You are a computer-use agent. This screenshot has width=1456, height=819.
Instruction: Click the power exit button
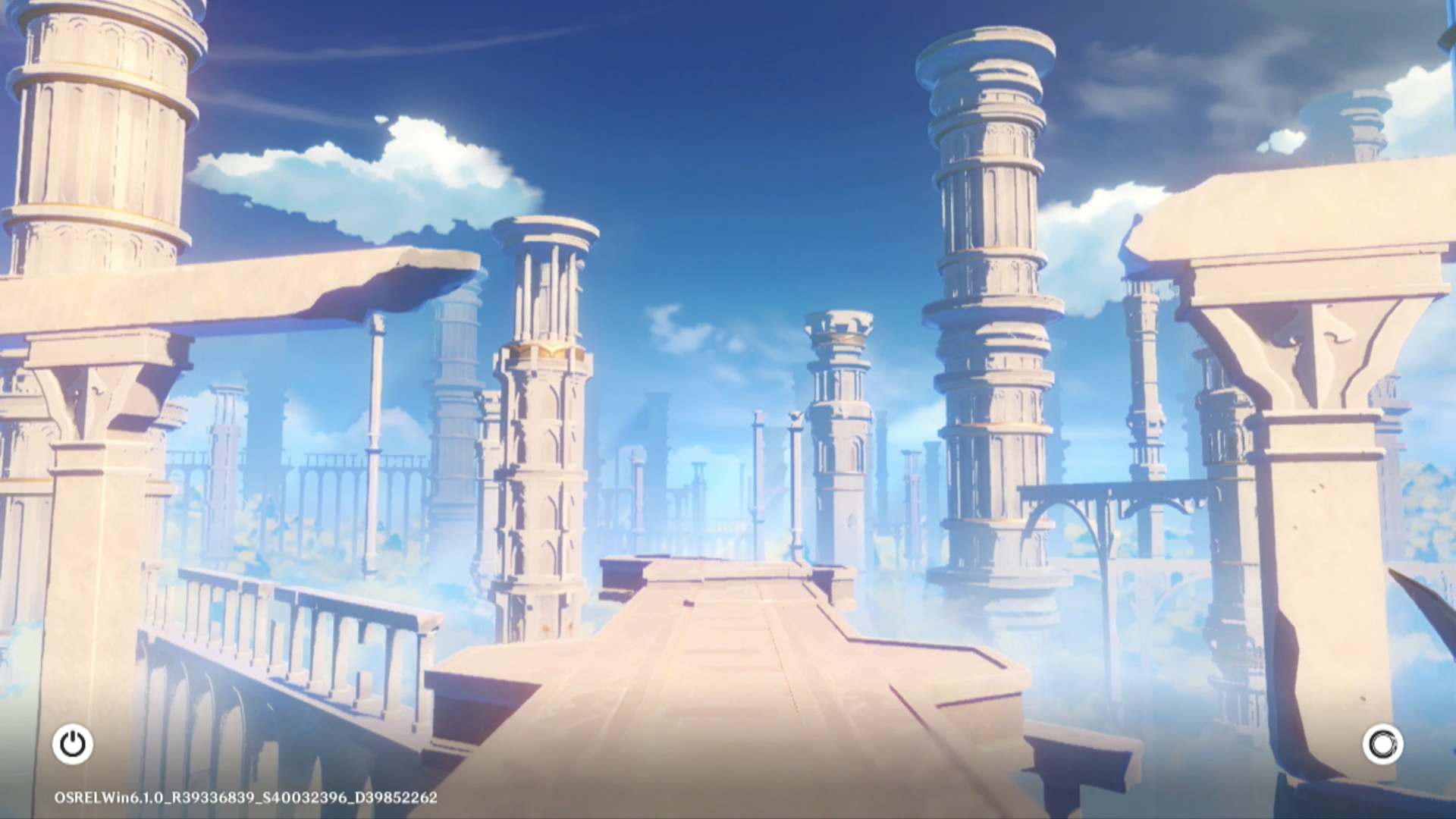click(x=73, y=744)
